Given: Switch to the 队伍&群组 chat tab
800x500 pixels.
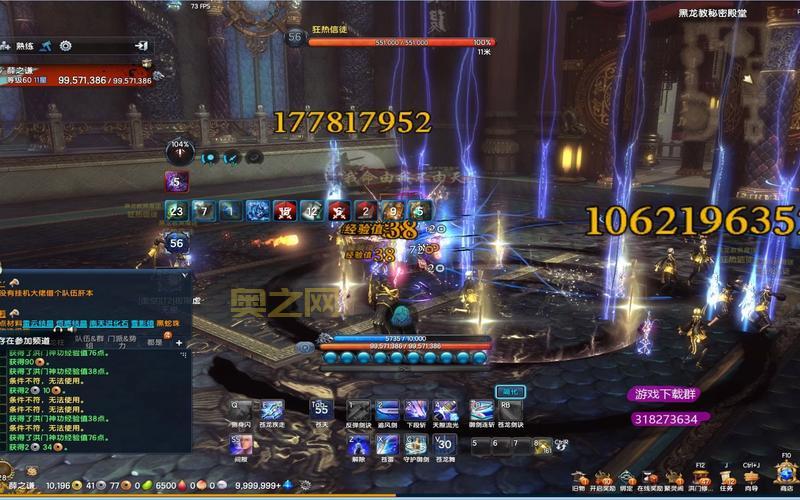Looking at the screenshot, I should click(x=89, y=339).
